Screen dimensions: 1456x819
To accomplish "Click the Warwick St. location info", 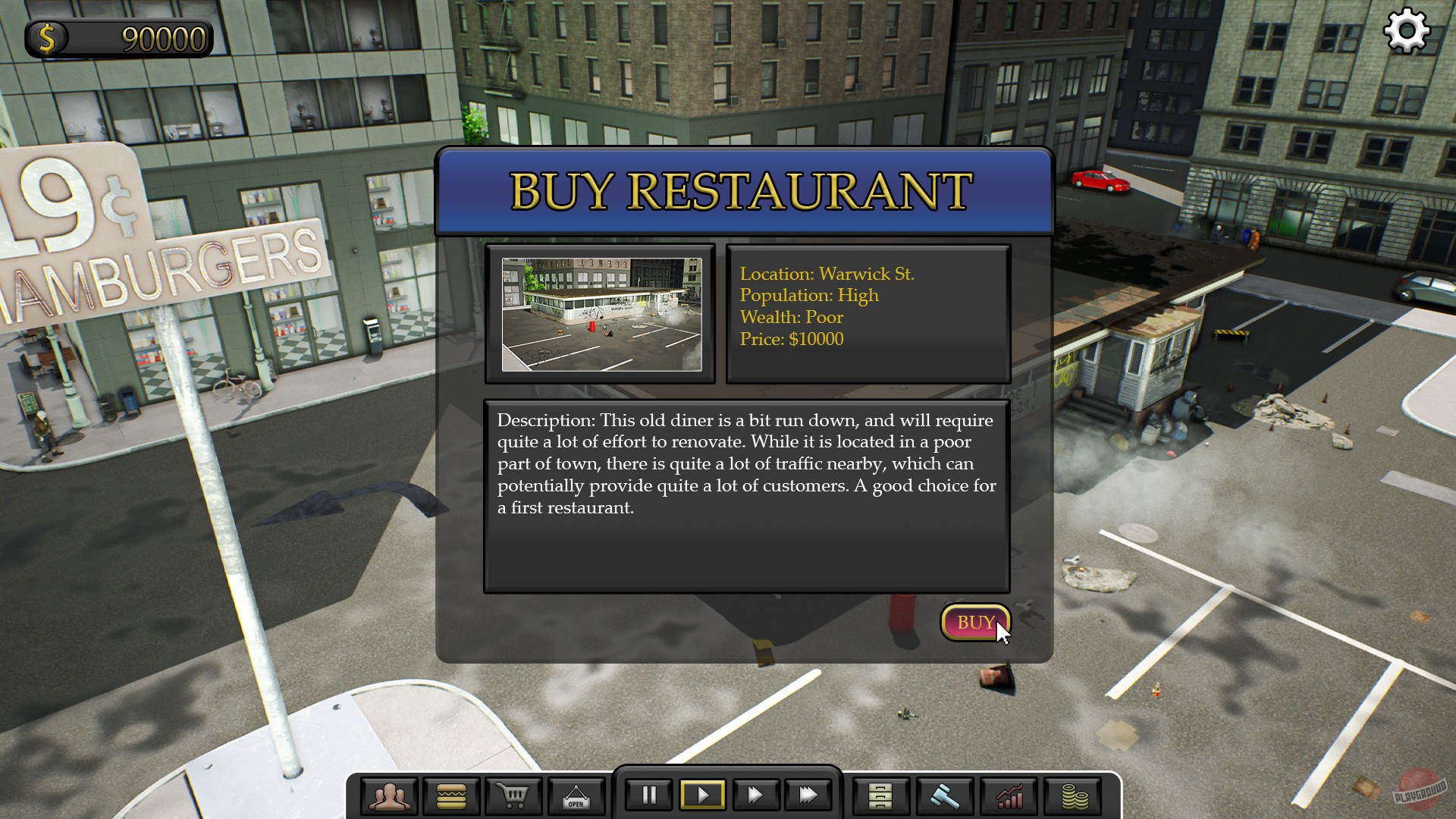I will (x=827, y=274).
